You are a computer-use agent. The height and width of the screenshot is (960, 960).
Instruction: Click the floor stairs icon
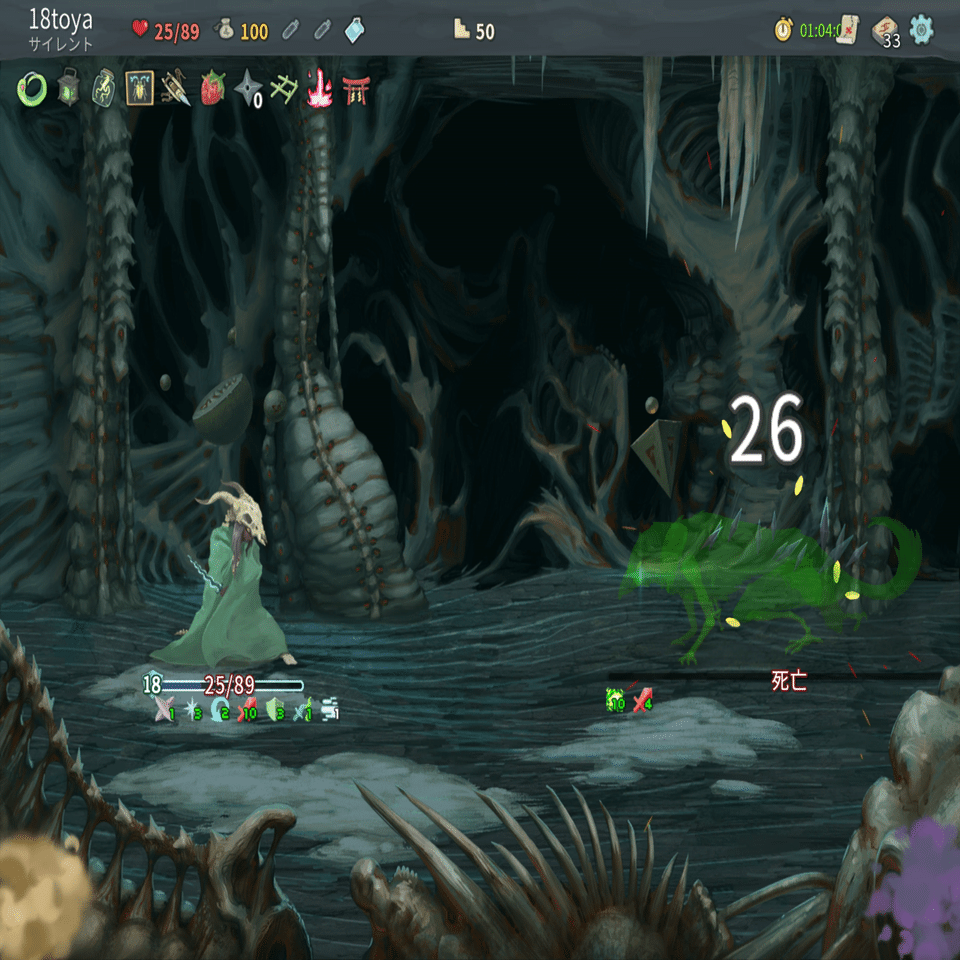(461, 31)
